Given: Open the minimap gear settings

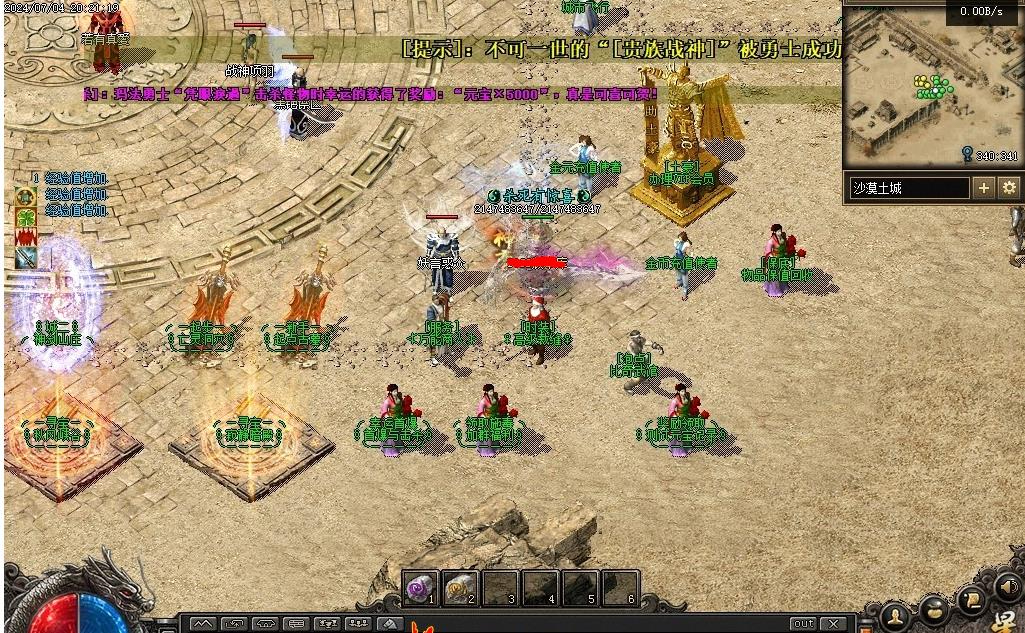Looking at the screenshot, I should [x=1009, y=187].
